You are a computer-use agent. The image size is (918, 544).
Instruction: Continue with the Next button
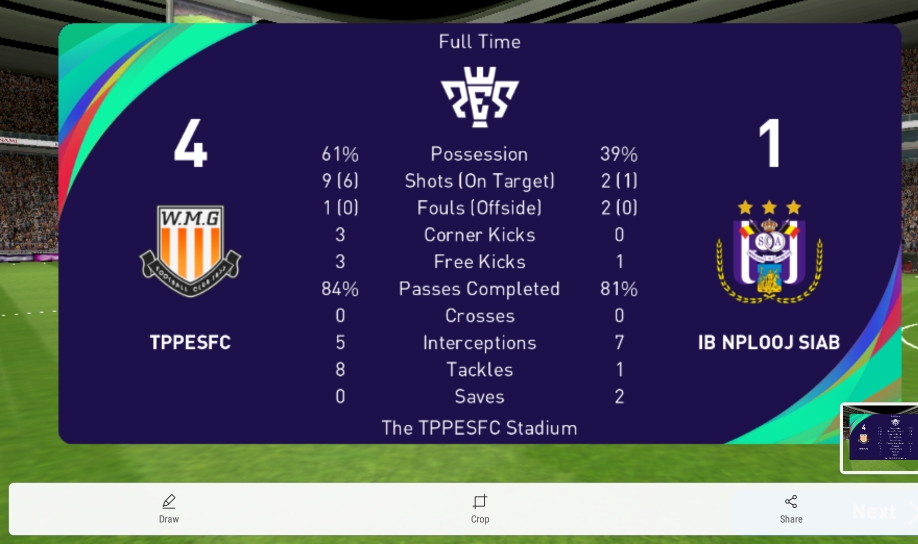point(873,512)
